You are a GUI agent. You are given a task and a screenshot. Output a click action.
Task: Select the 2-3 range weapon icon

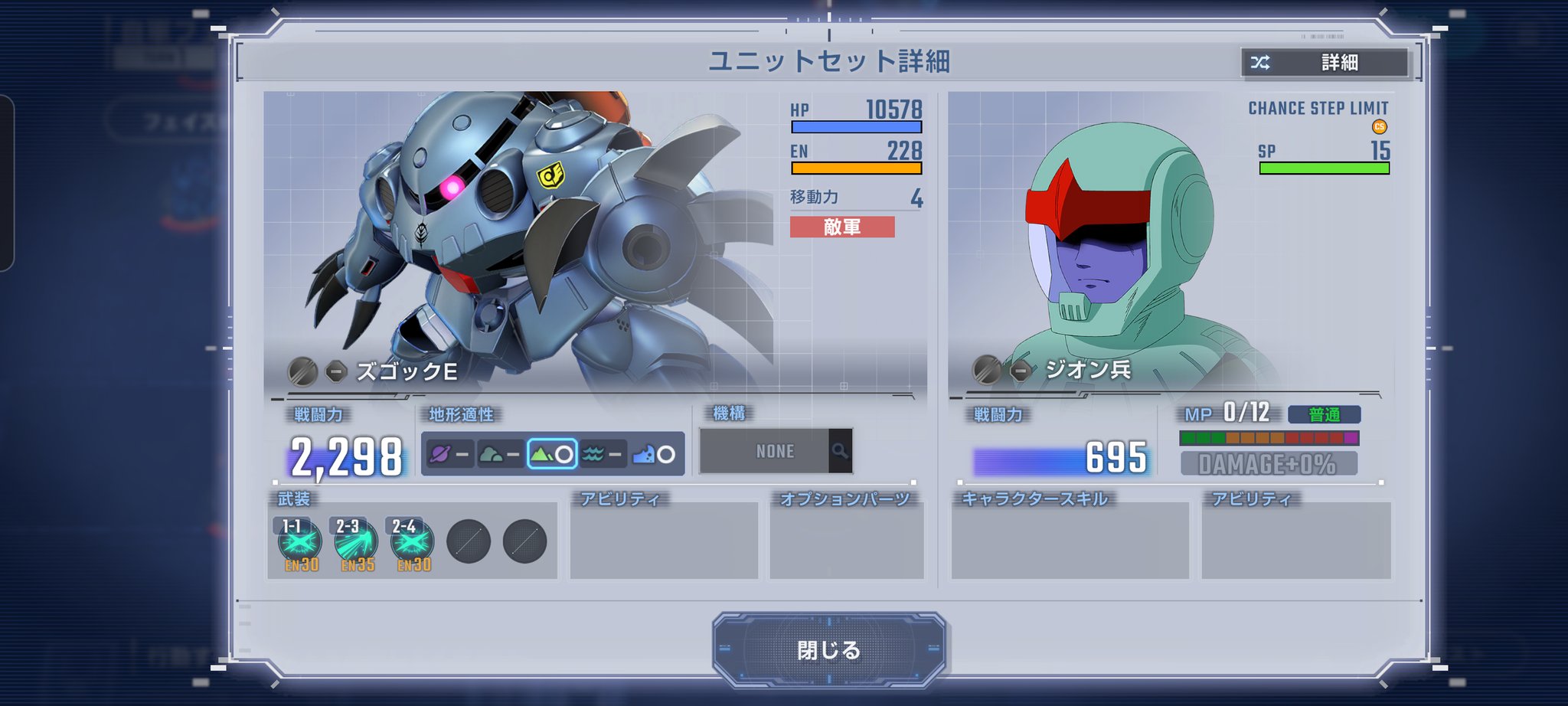[x=356, y=542]
